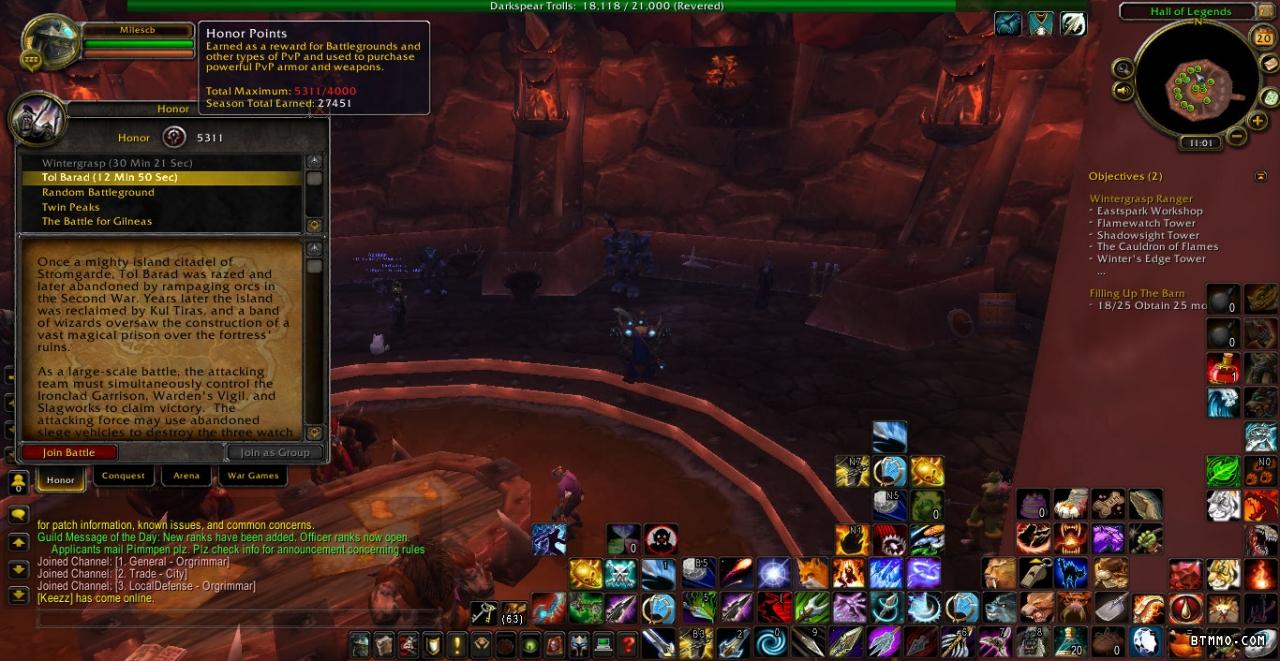
Task: Open the minimap tracking magnifier button
Action: (x=1123, y=69)
